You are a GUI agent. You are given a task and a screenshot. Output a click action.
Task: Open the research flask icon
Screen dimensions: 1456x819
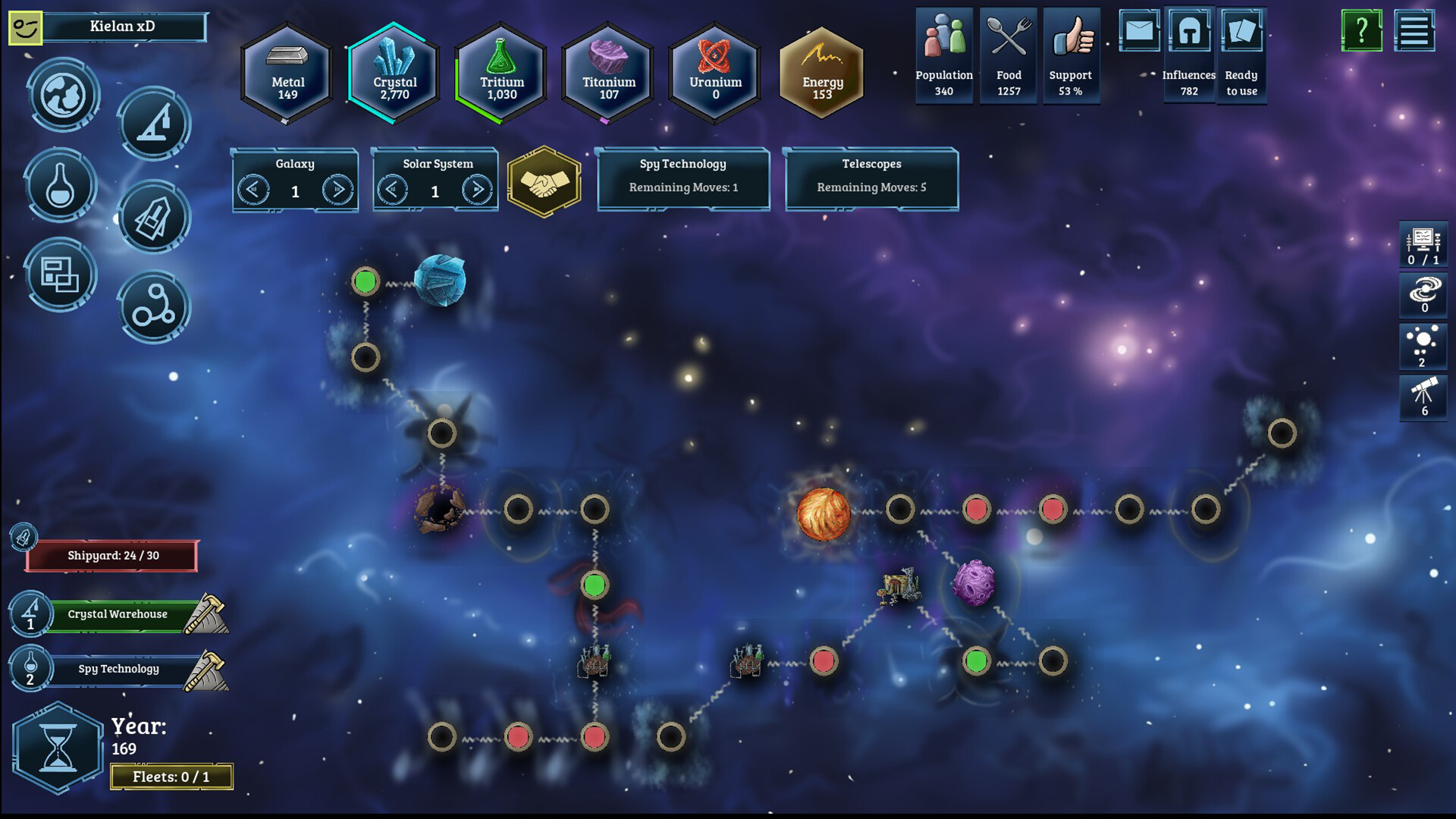pyautogui.click(x=61, y=186)
